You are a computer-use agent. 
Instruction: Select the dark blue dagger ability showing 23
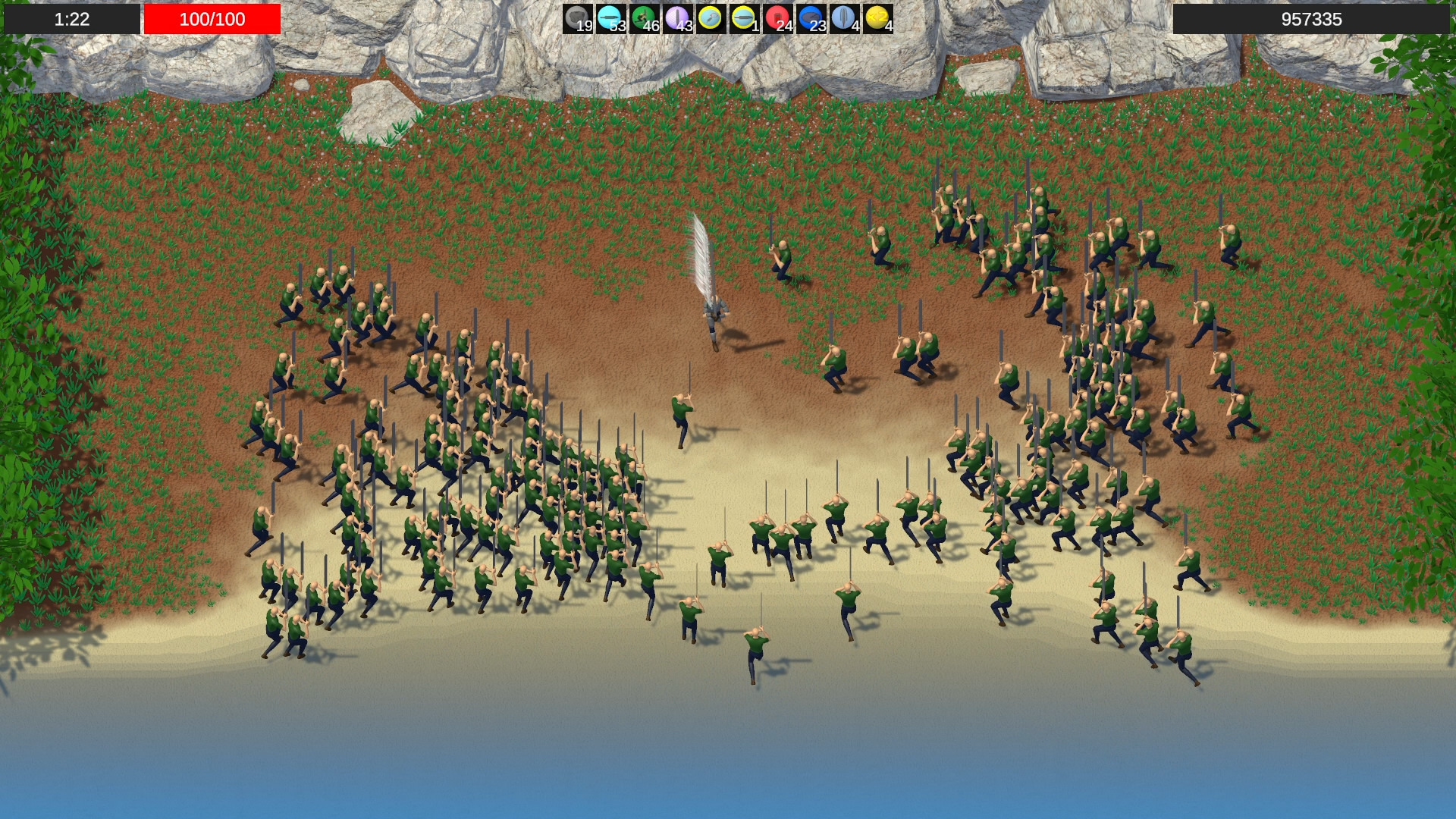[x=808, y=17]
